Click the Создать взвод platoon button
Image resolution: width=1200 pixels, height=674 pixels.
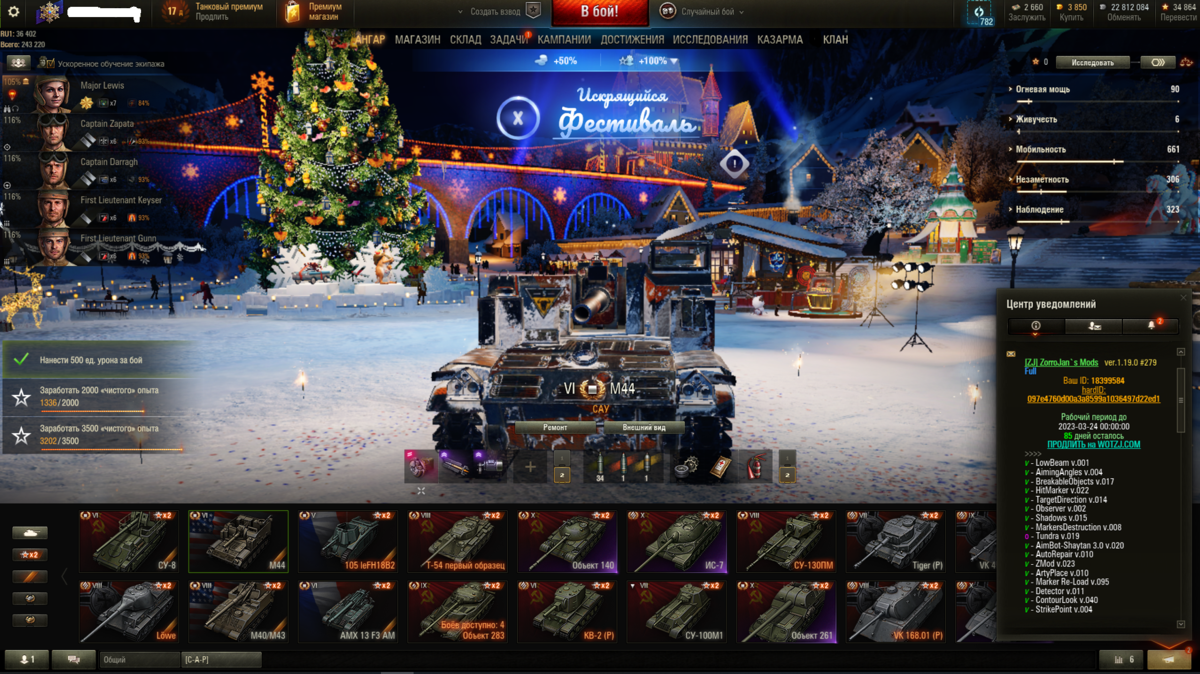click(x=498, y=12)
